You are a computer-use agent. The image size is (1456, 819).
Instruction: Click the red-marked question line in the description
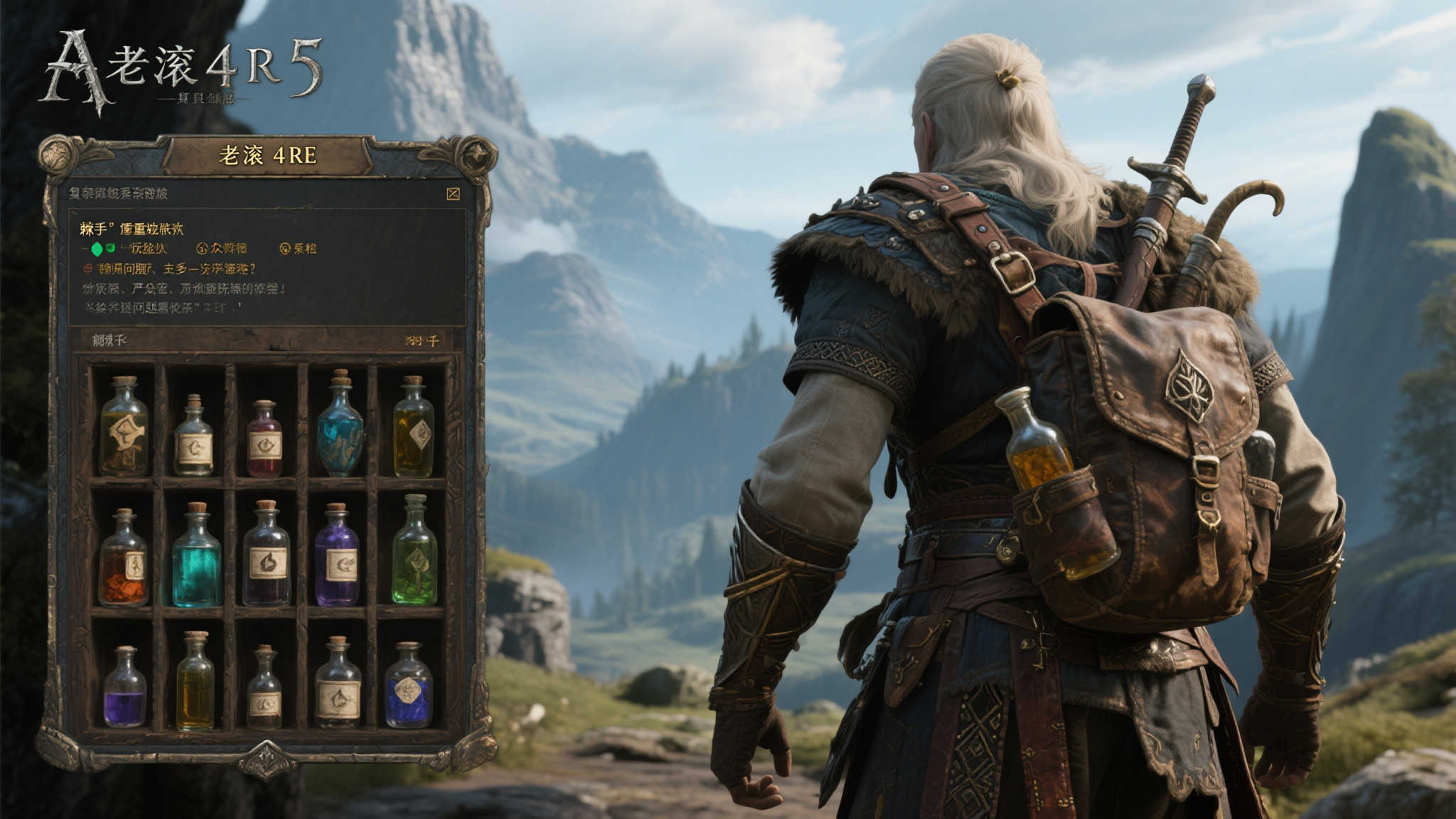[169, 269]
